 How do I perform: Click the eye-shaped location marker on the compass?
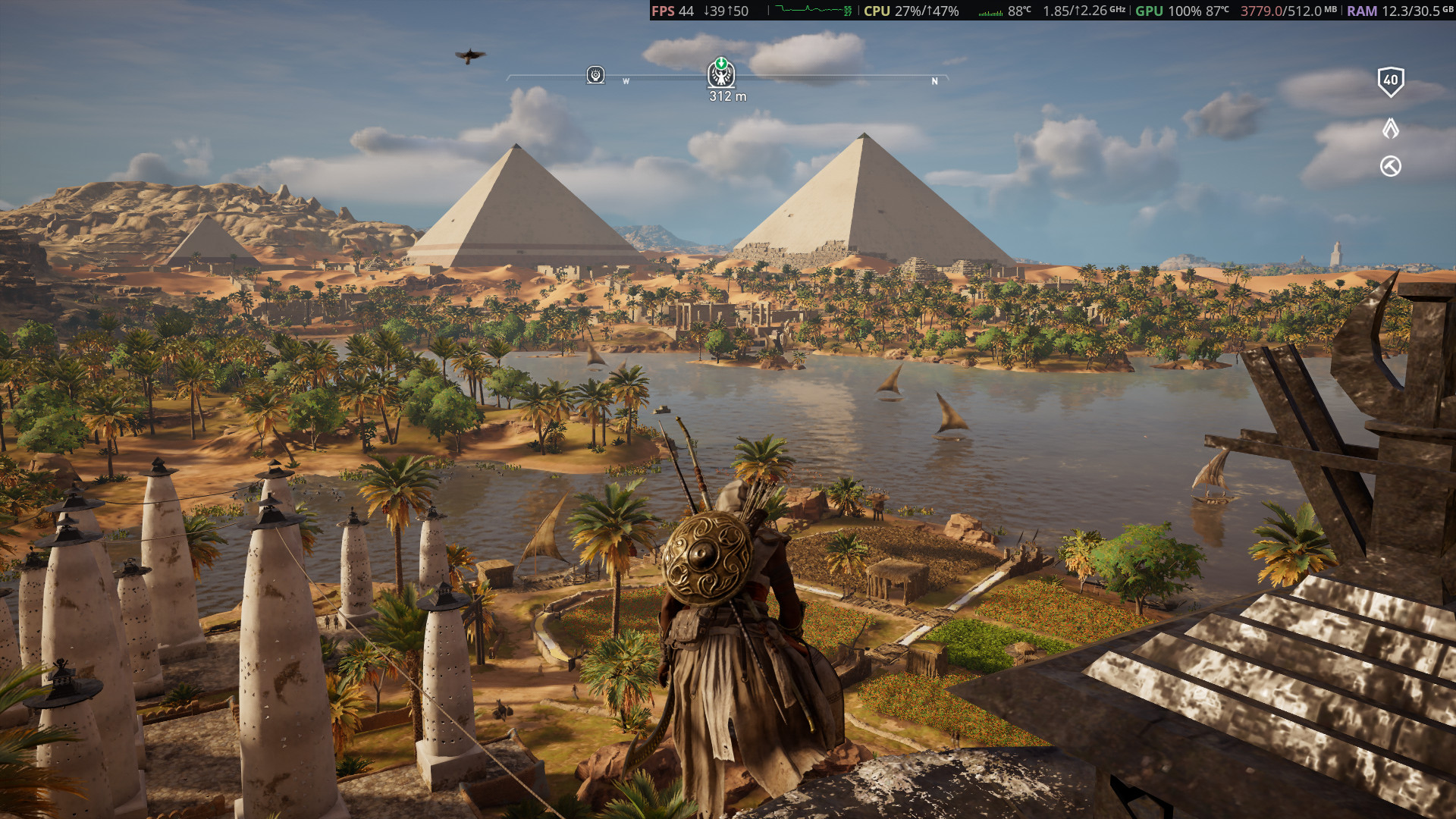[595, 75]
